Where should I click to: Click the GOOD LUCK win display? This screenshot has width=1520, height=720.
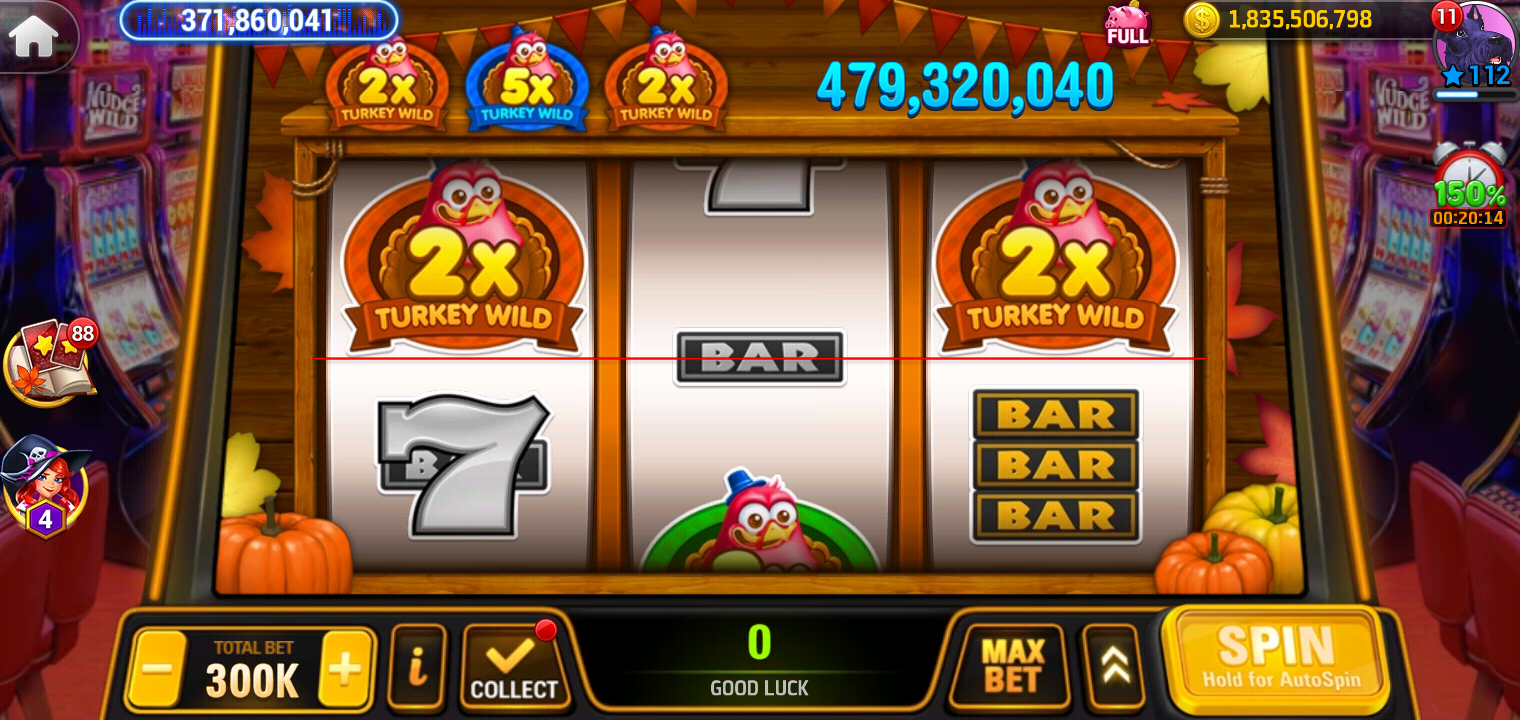[x=760, y=662]
